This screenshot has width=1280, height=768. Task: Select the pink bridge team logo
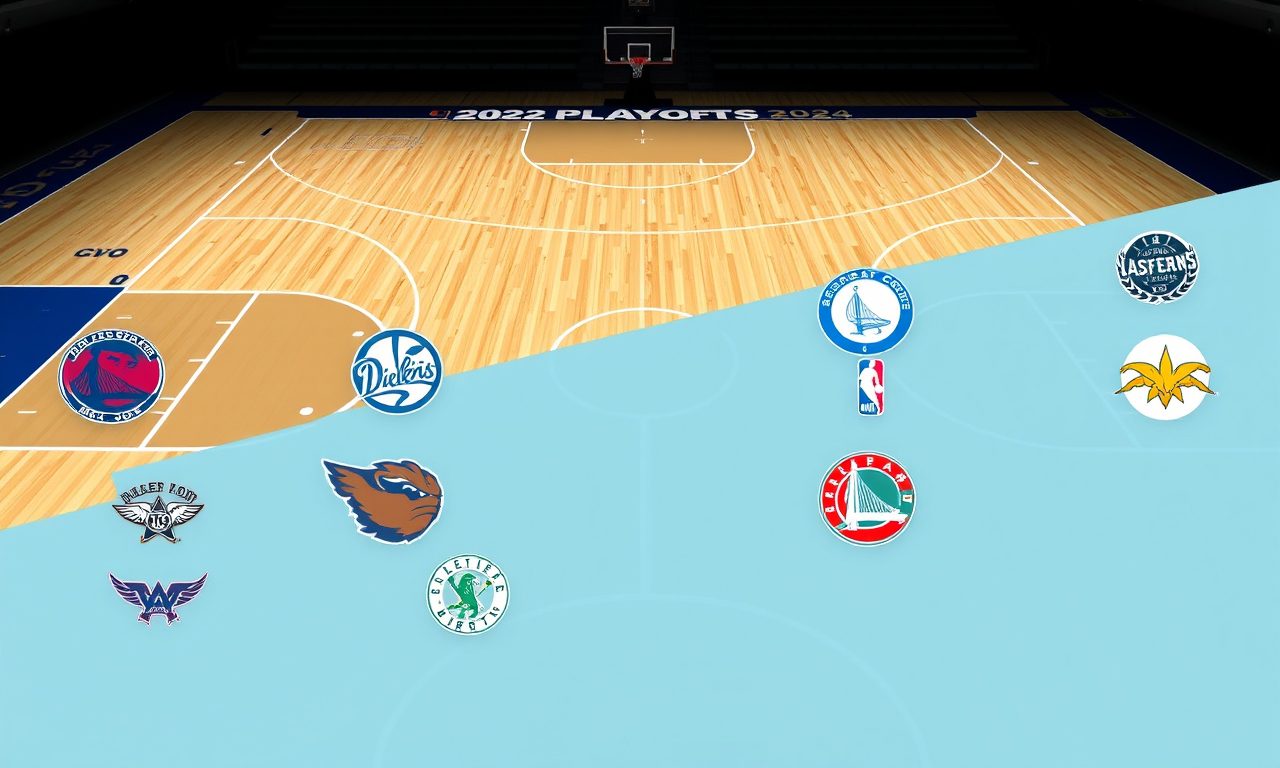(111, 376)
